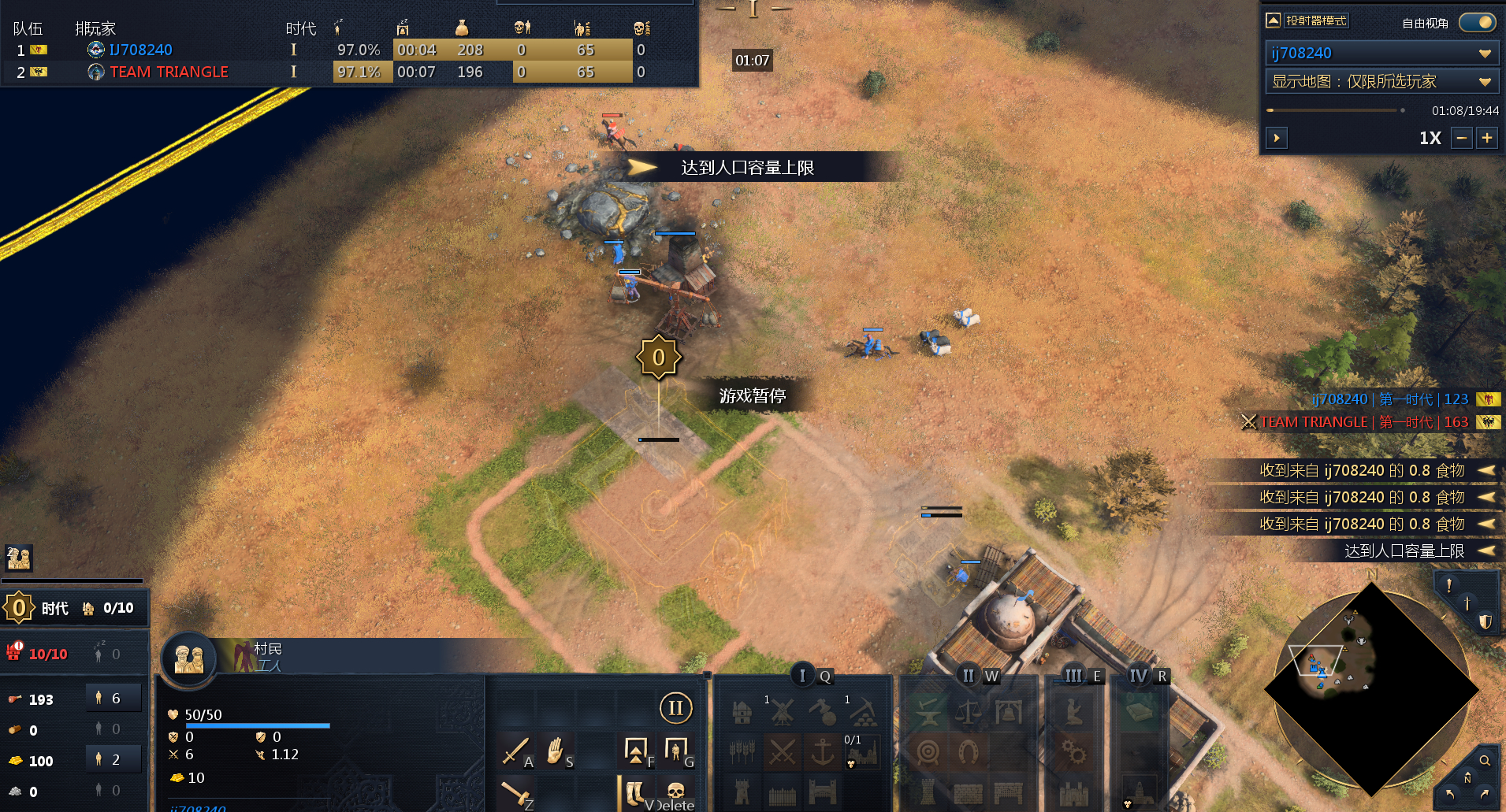Switch to the Age II building tab

click(x=969, y=676)
